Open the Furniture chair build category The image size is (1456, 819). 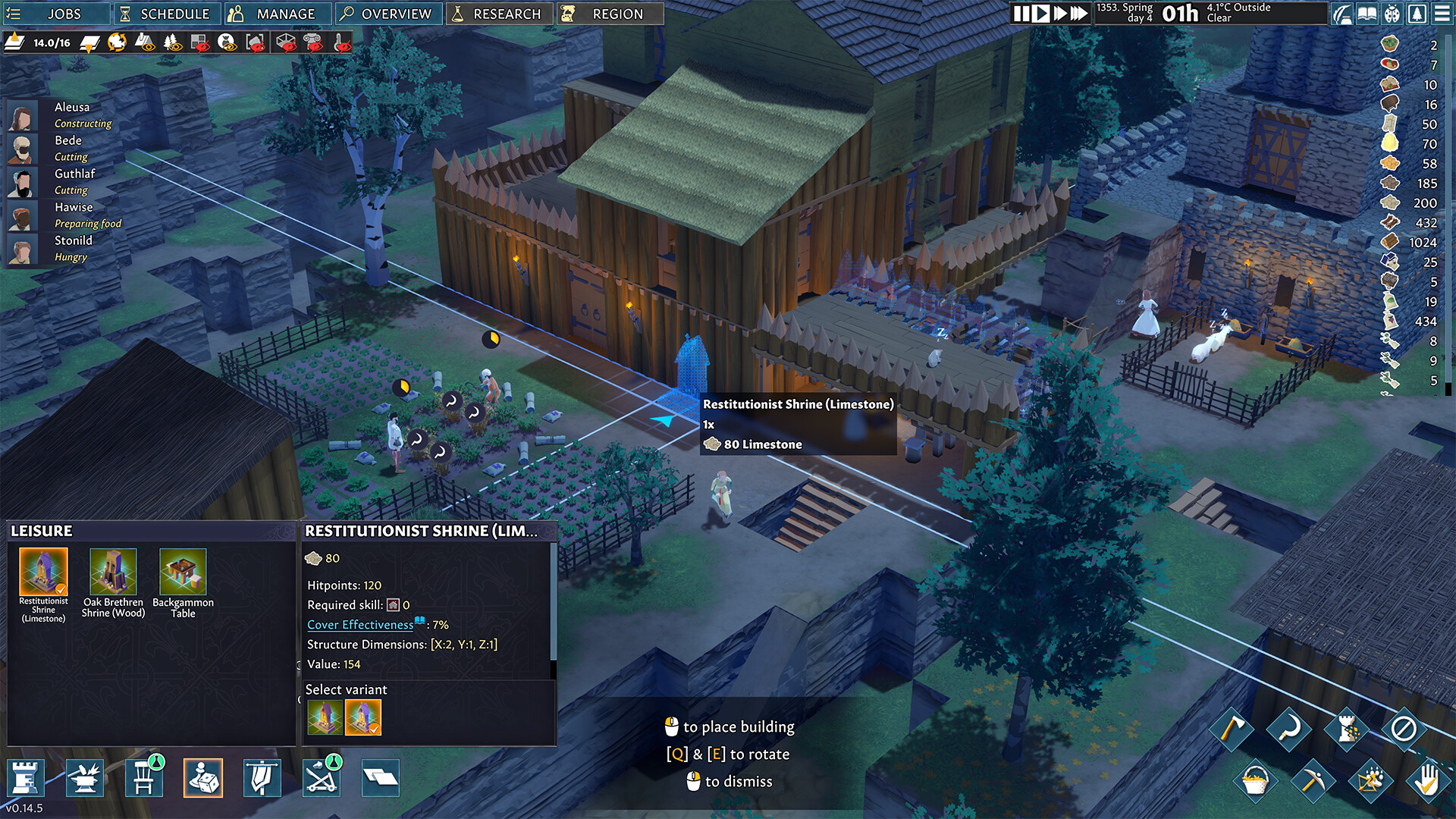pyautogui.click(x=144, y=777)
